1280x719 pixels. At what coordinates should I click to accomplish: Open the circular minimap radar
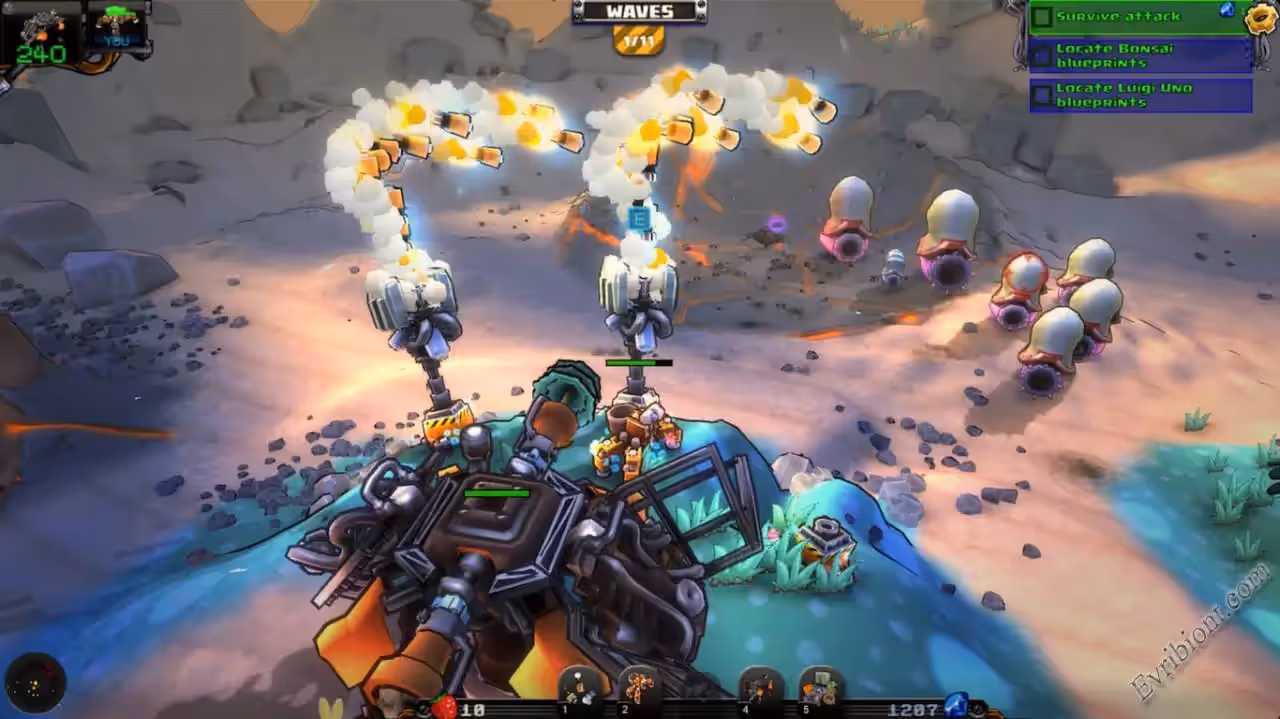pos(35,683)
